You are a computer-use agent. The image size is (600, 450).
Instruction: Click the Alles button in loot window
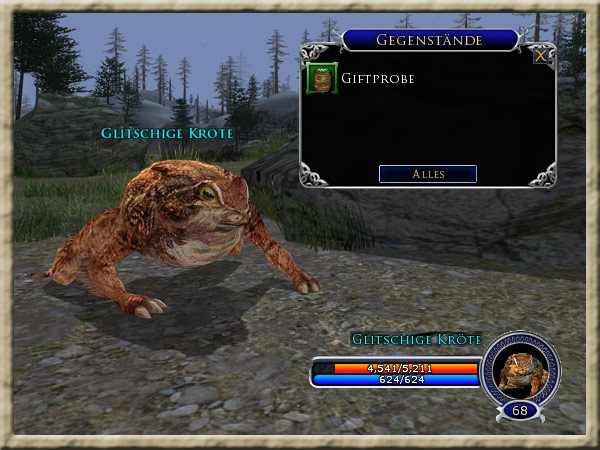[x=428, y=174]
